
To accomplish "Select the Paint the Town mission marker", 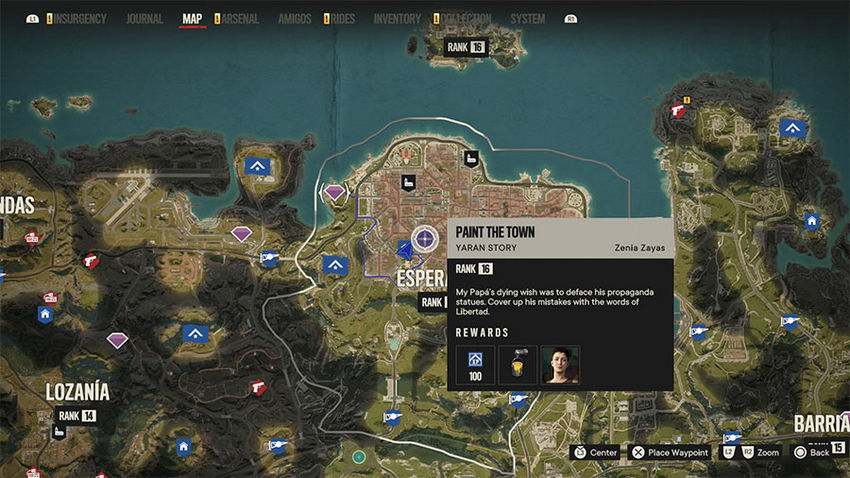I will click(x=425, y=239).
